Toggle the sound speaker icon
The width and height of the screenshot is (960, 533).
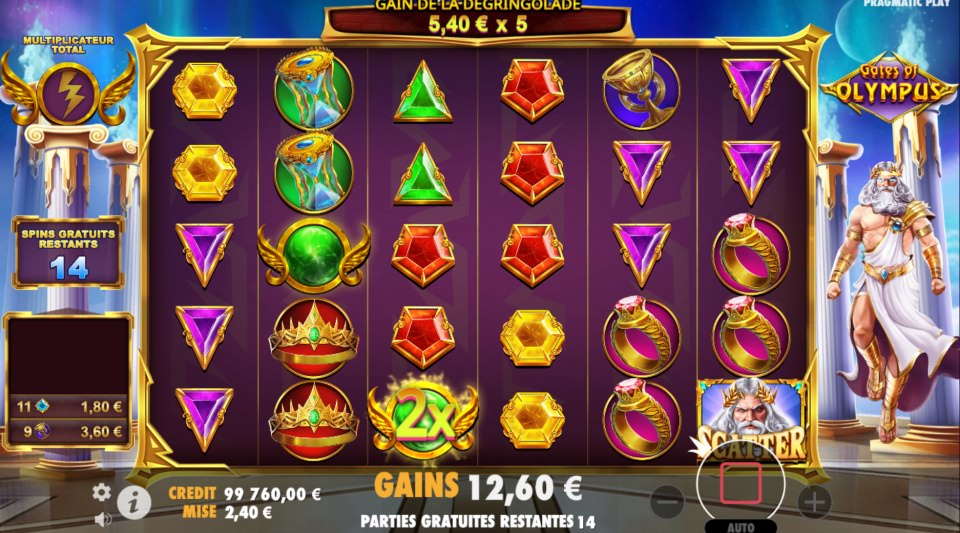101,519
